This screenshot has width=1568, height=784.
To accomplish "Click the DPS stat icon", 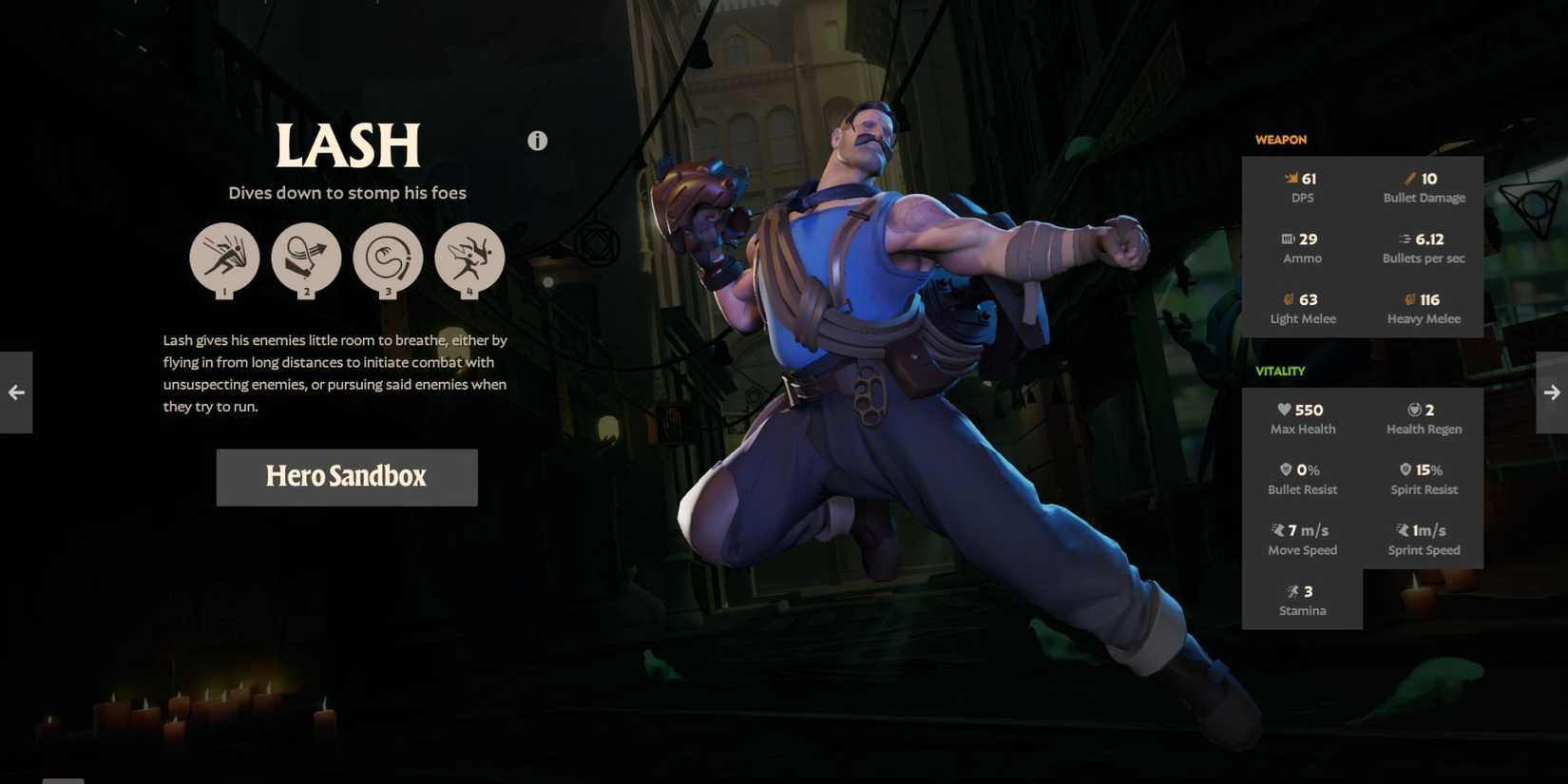I will coord(1291,178).
